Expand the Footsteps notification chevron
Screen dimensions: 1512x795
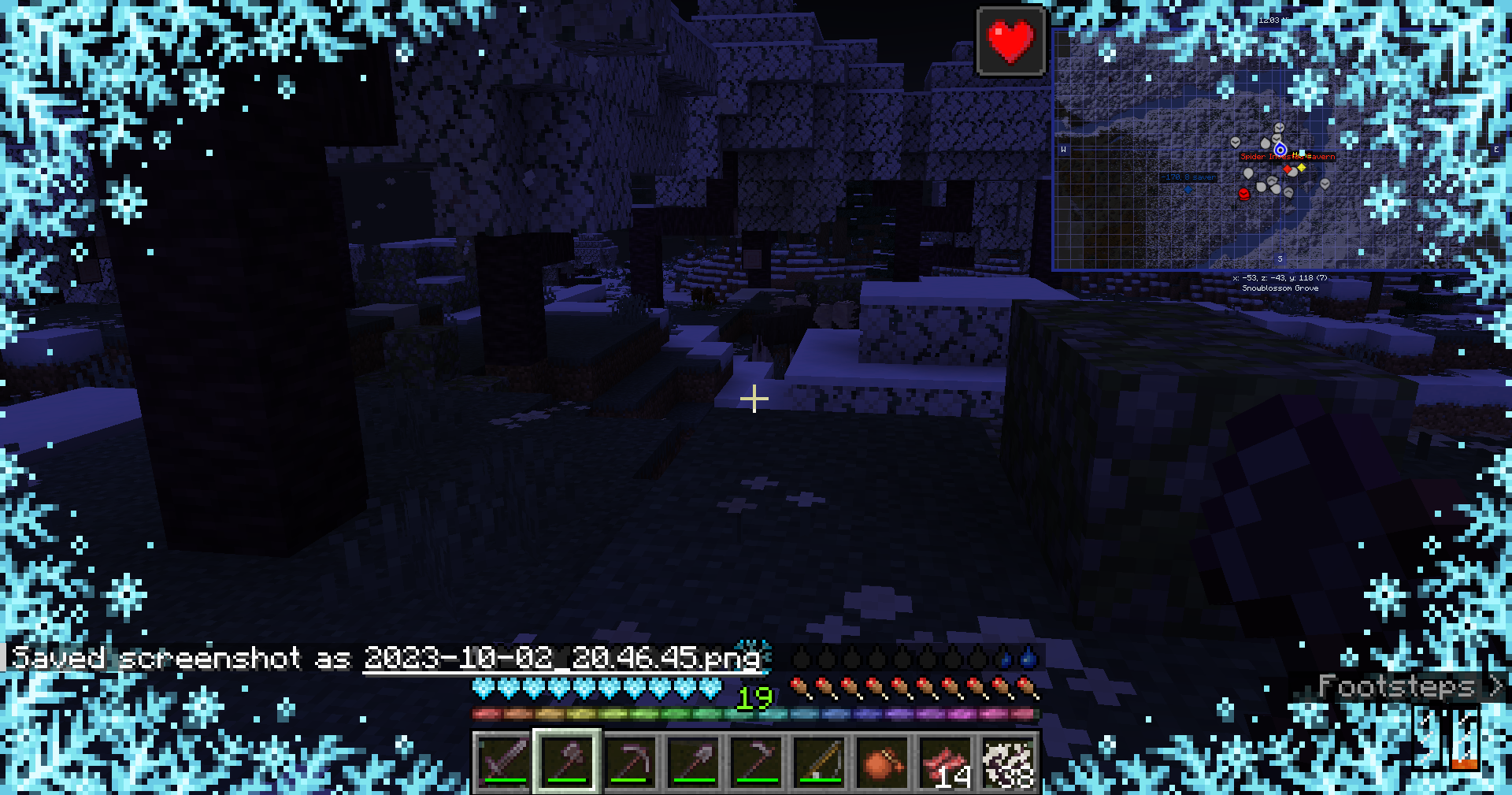click(1495, 687)
